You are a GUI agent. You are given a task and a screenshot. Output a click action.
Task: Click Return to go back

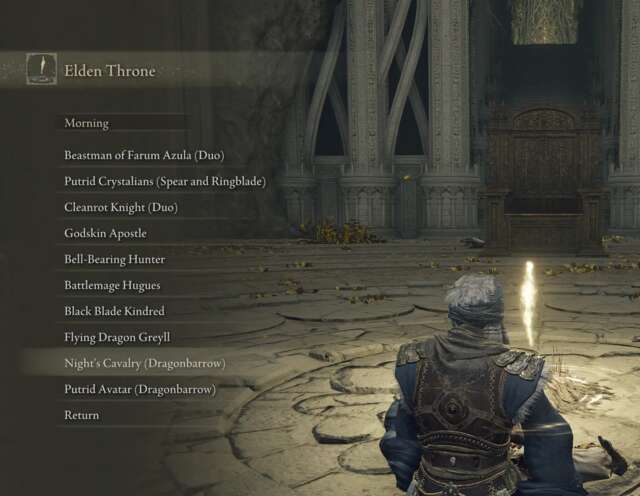[x=82, y=415]
